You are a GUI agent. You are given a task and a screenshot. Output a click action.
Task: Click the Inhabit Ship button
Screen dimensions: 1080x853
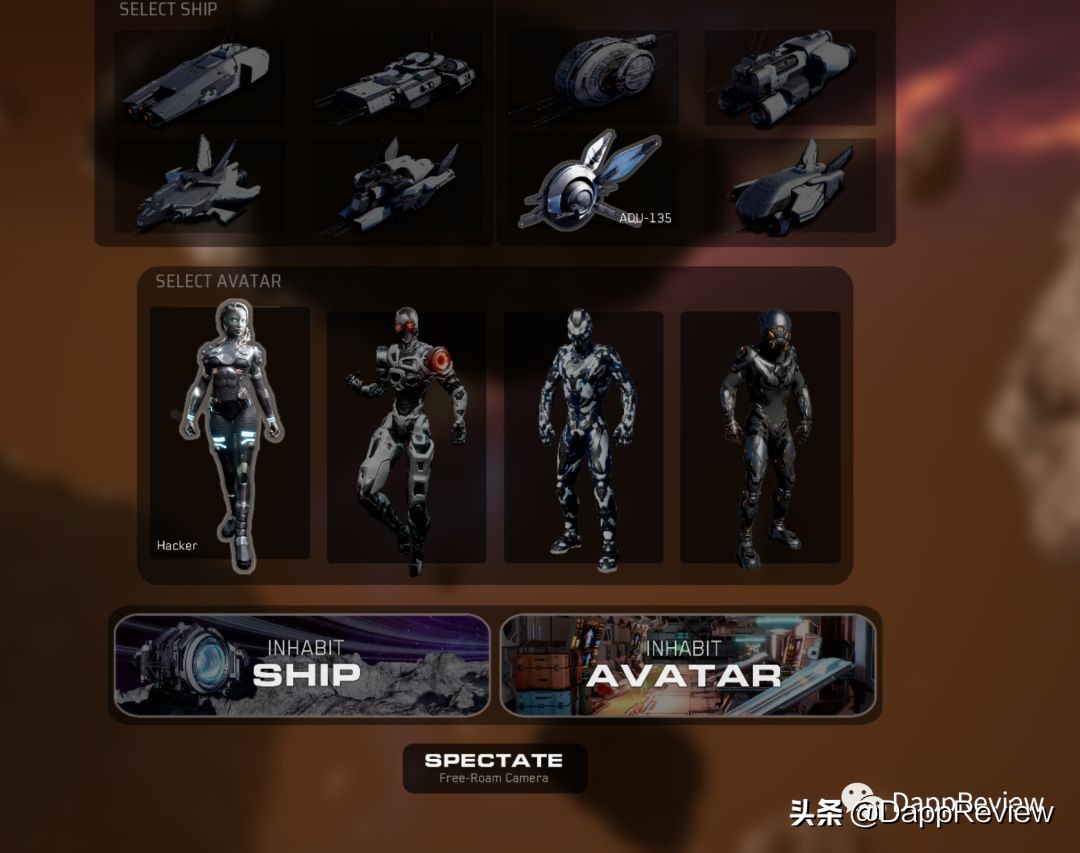tap(302, 665)
